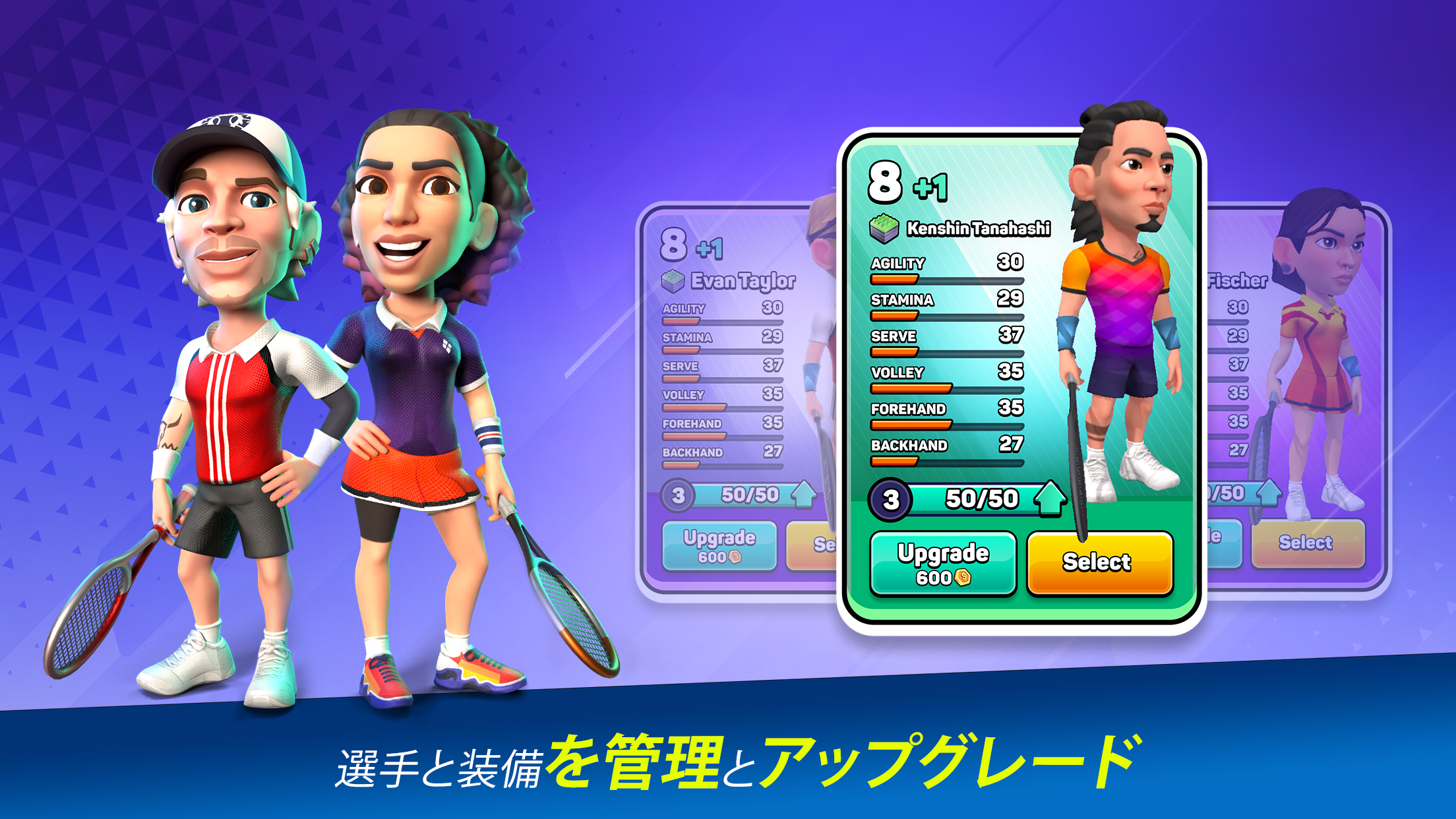Click the level 8 badge on Kenshin's card
This screenshot has height=819, width=1456.
pos(884,181)
